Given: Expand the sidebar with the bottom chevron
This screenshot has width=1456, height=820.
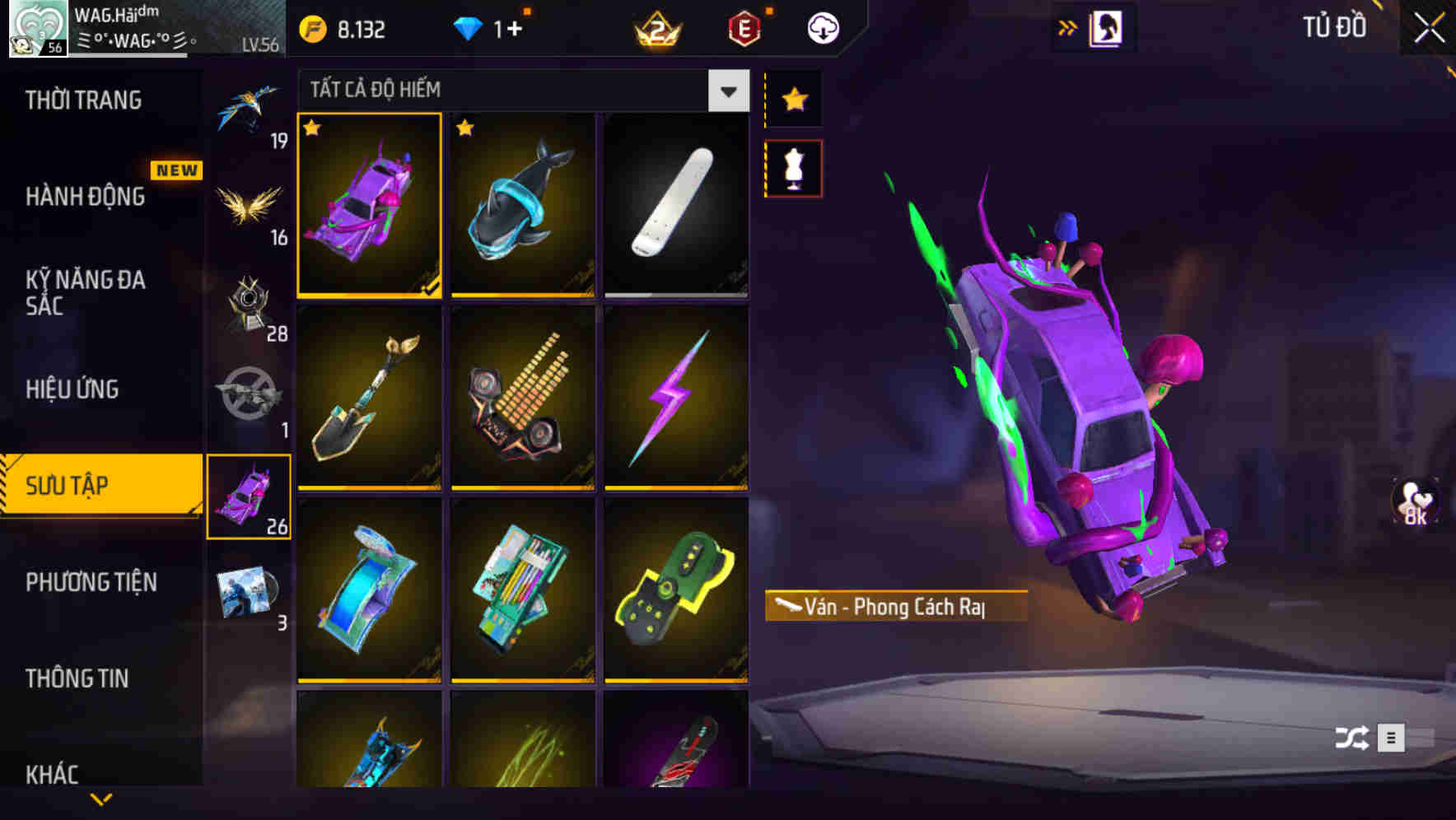Looking at the screenshot, I should (101, 797).
